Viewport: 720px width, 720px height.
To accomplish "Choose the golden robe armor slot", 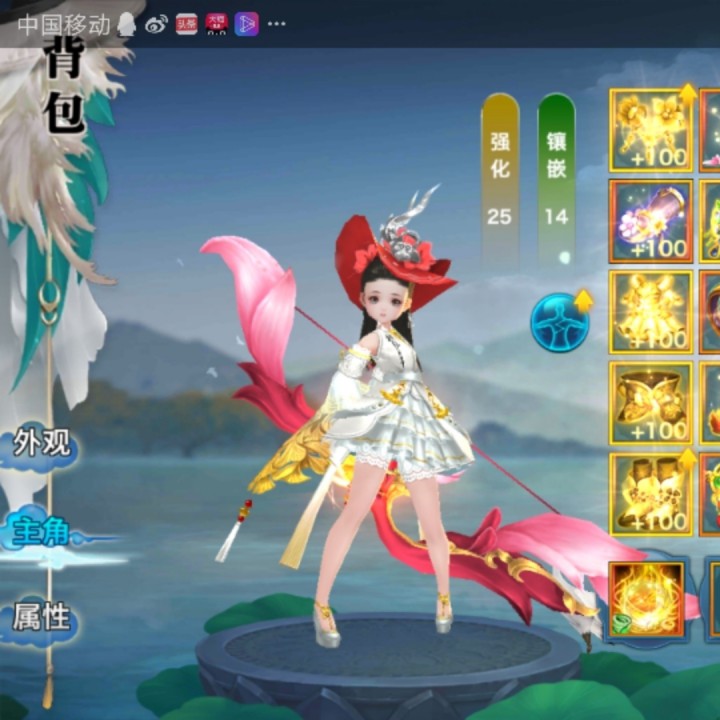I will [651, 312].
